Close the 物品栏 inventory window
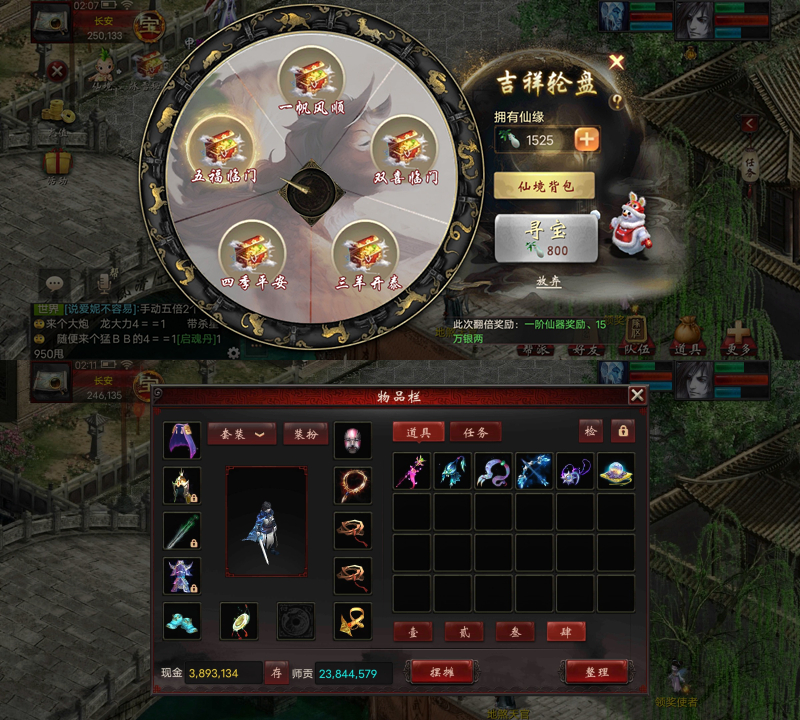800x720 pixels. (636, 395)
